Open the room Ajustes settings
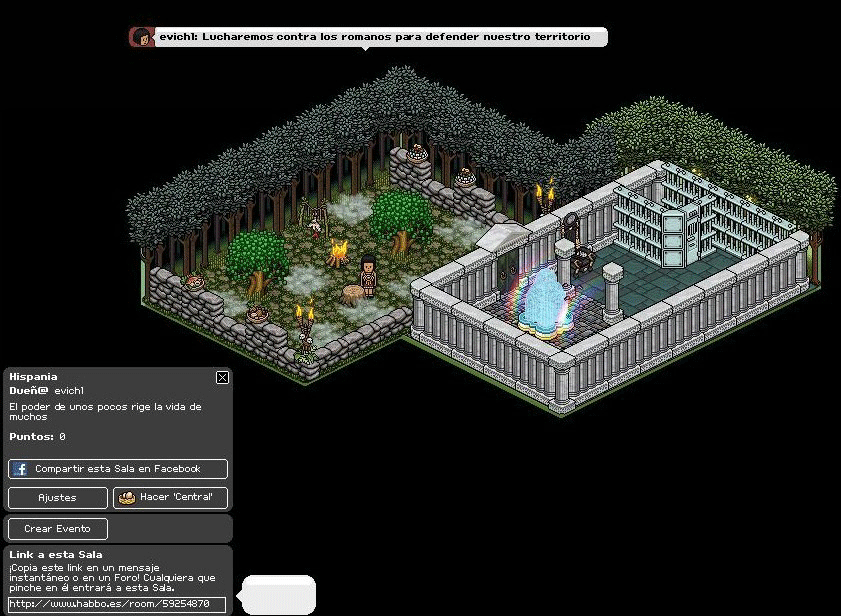 point(58,497)
